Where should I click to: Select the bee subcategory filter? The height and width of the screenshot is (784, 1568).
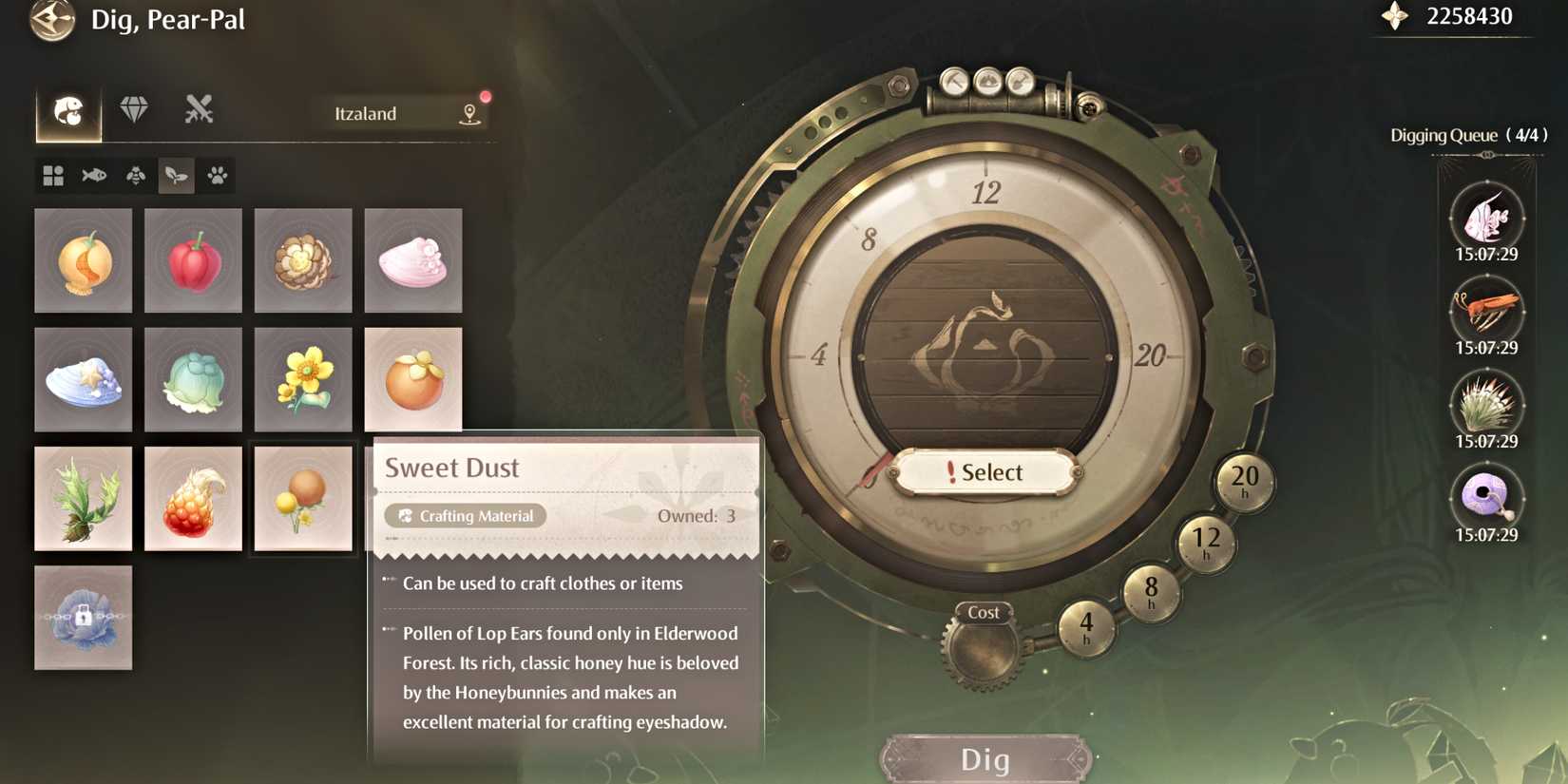134,175
